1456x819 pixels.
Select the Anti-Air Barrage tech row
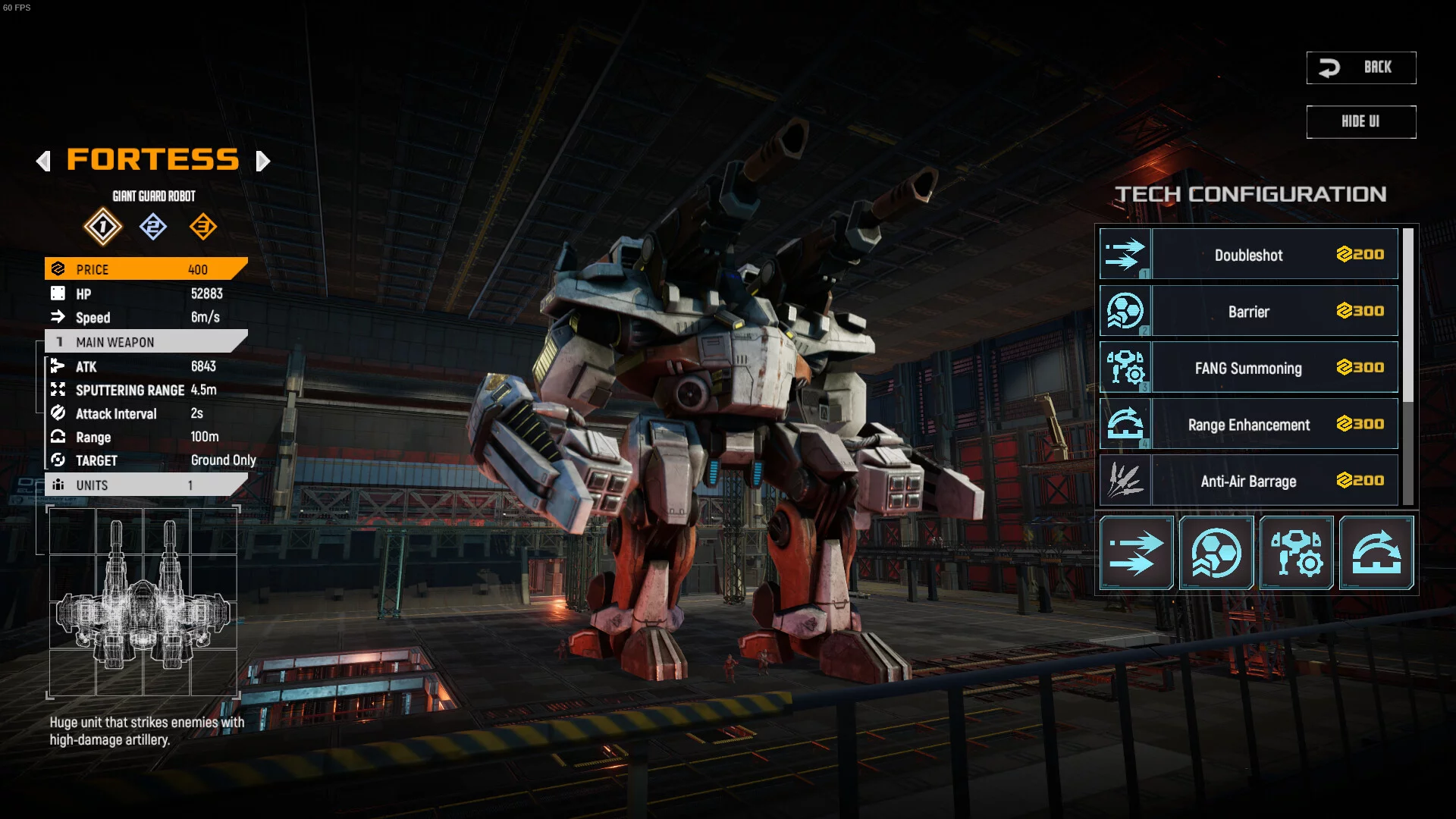1248,481
